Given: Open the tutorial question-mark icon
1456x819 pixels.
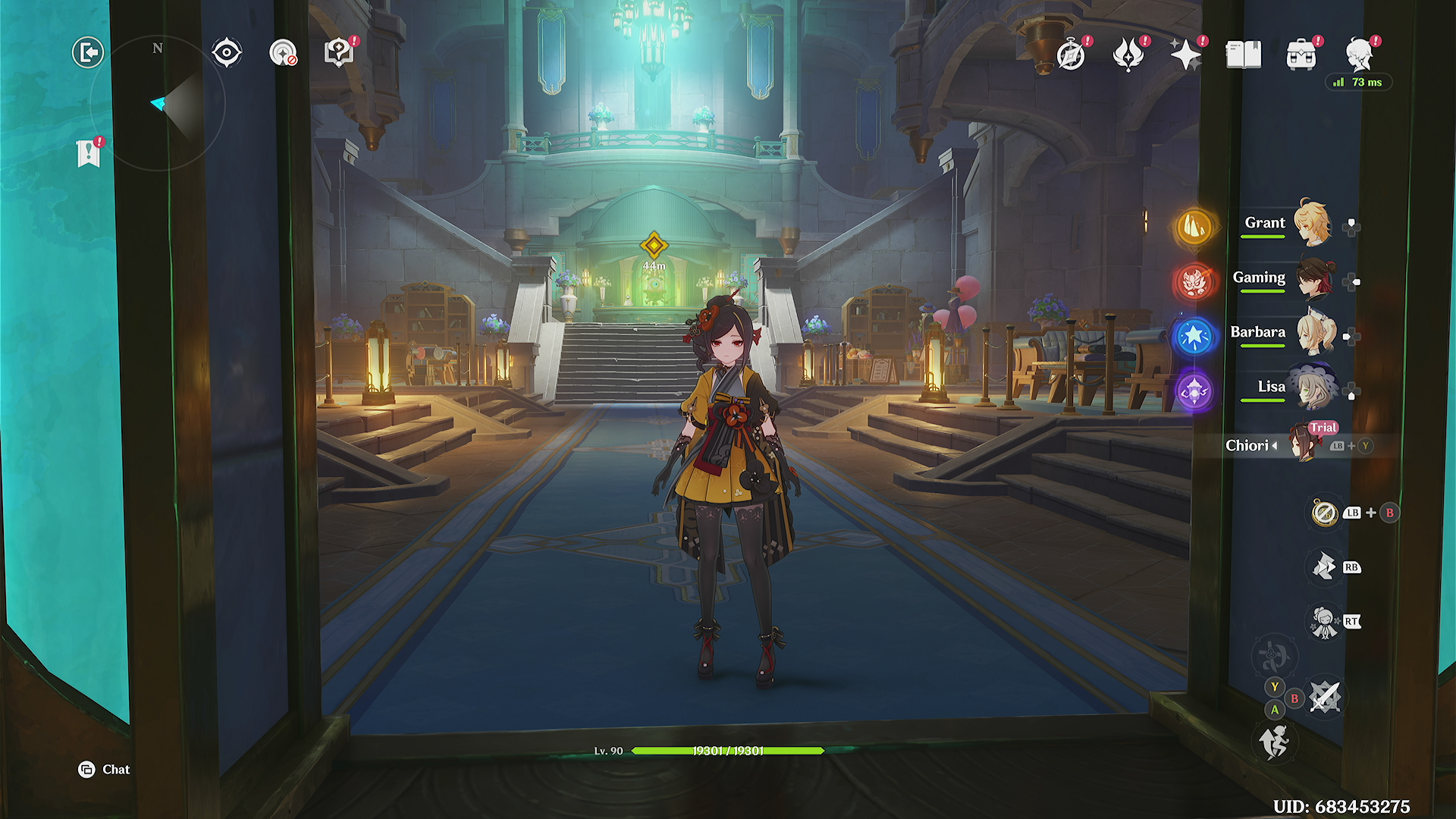Looking at the screenshot, I should 338,53.
